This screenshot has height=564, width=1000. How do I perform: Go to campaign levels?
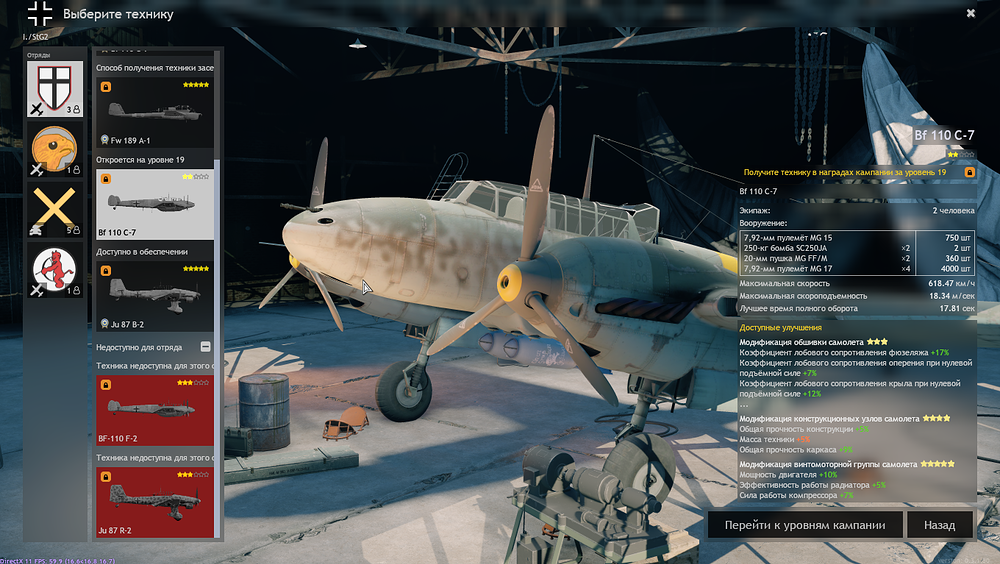[805, 525]
